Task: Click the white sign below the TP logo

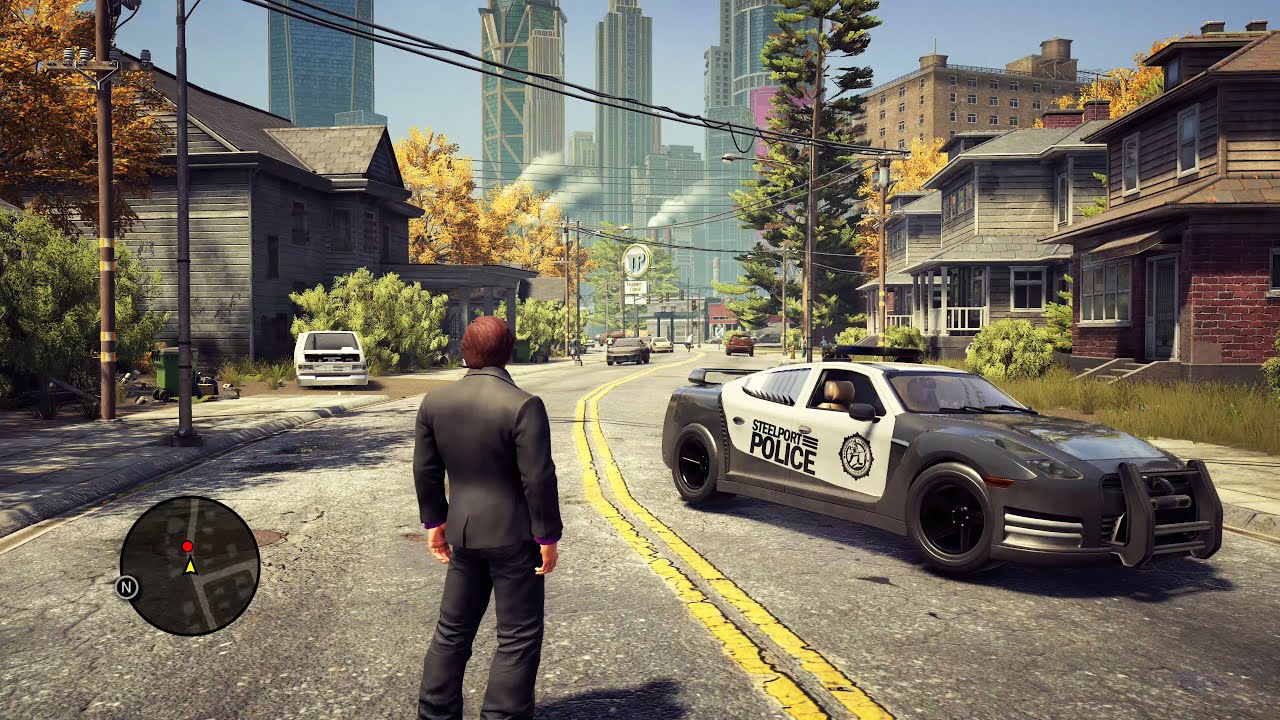Action: click(635, 286)
